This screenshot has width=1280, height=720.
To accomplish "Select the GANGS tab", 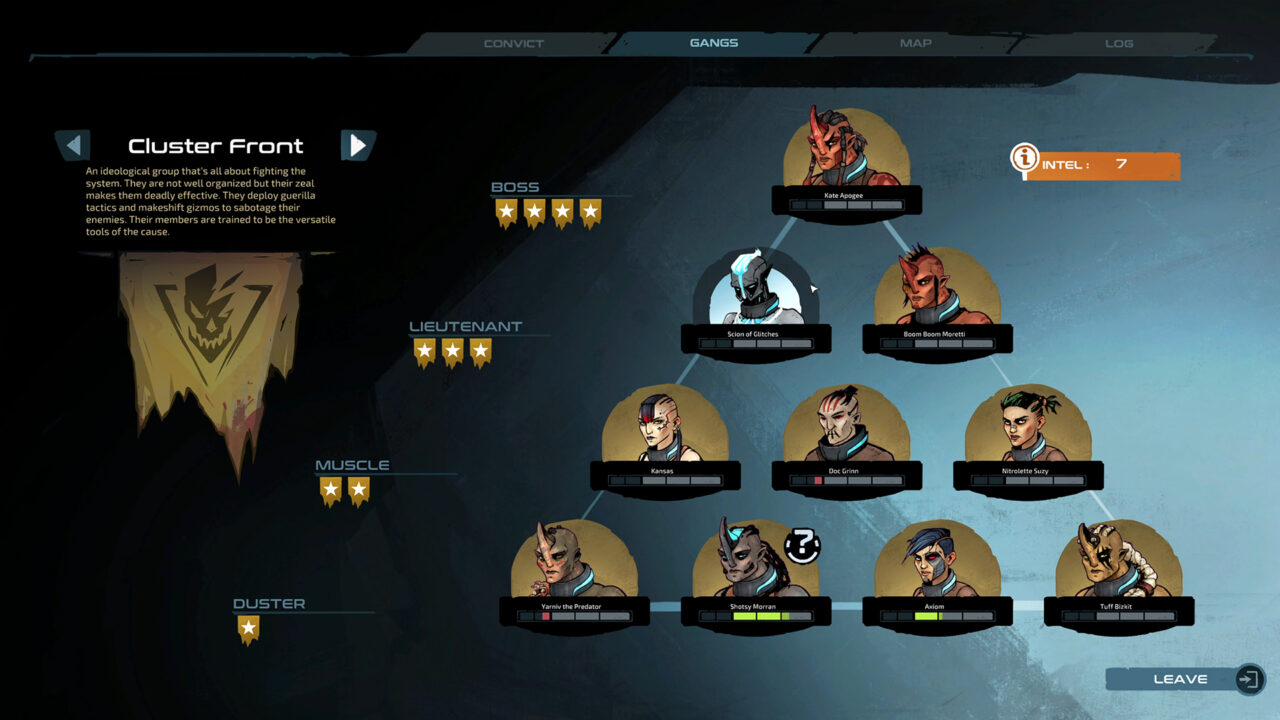I will pos(713,42).
